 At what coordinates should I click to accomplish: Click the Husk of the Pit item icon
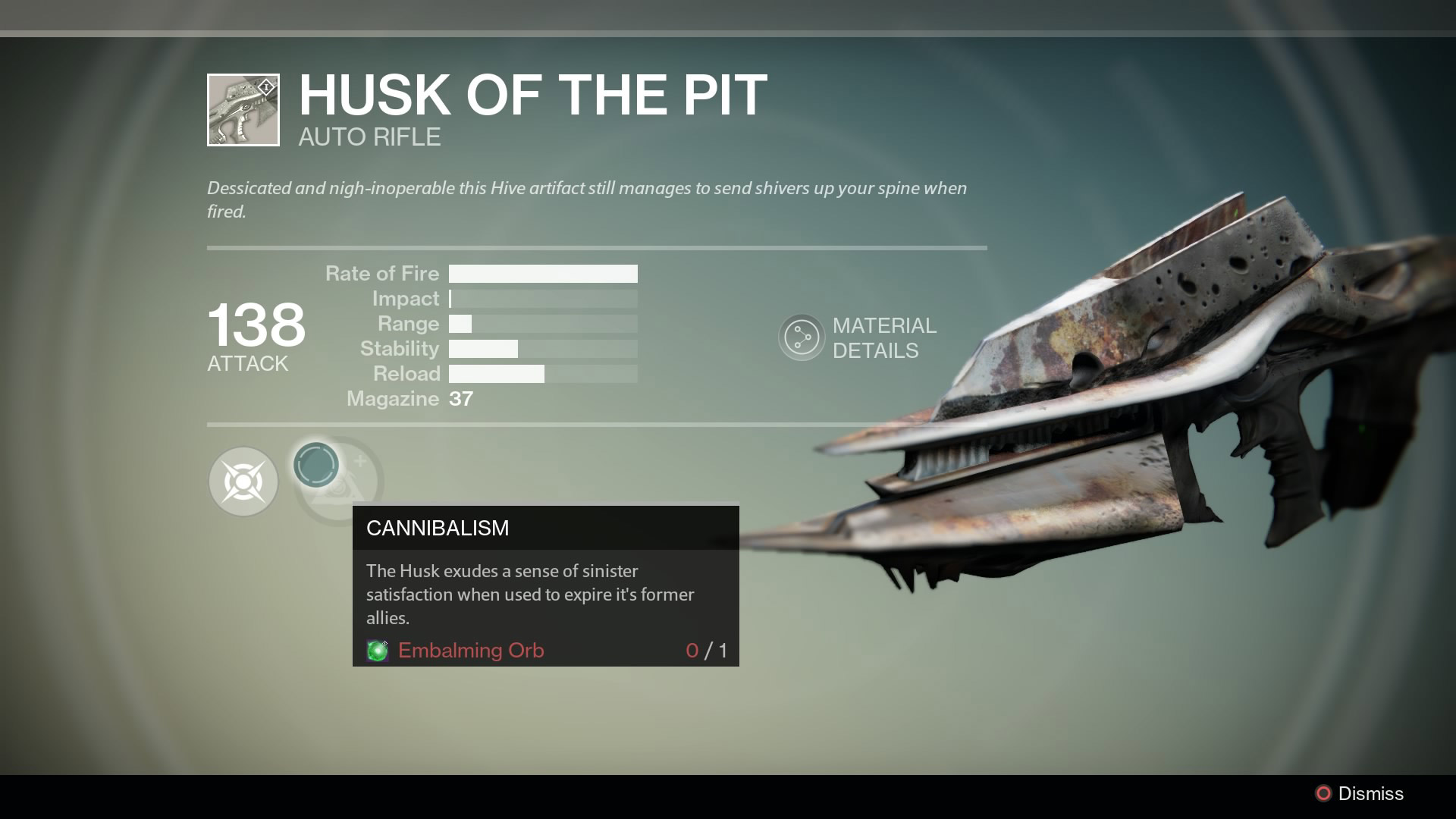243,110
